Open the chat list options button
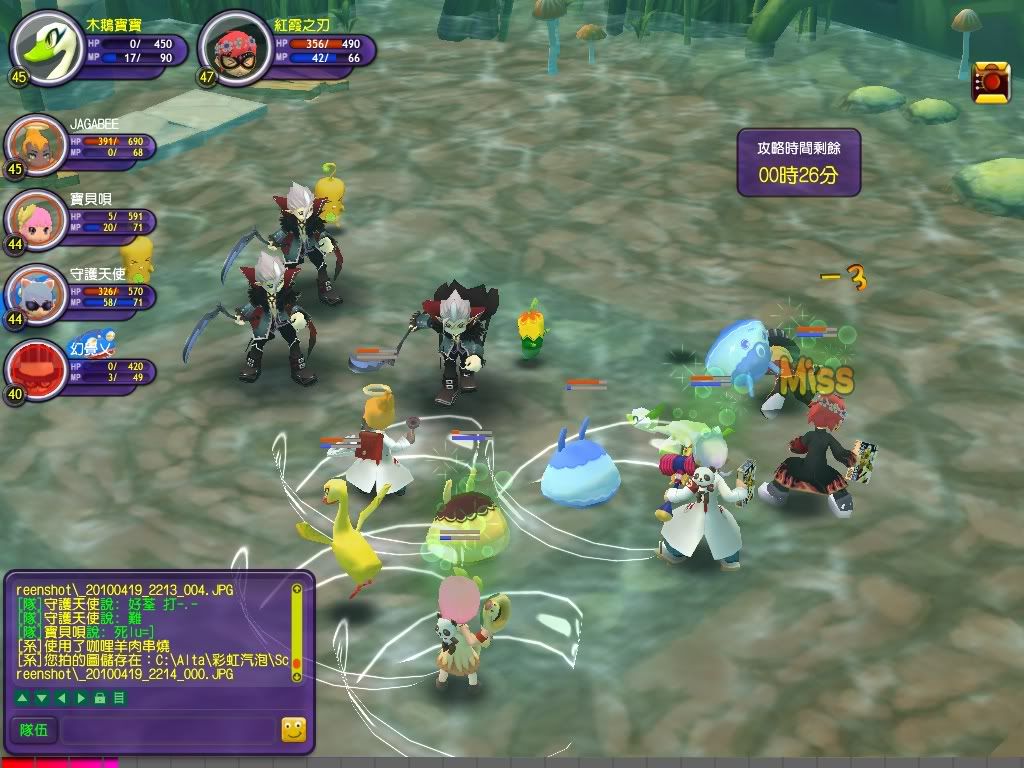Screen dimensions: 1024x768 point(119,697)
